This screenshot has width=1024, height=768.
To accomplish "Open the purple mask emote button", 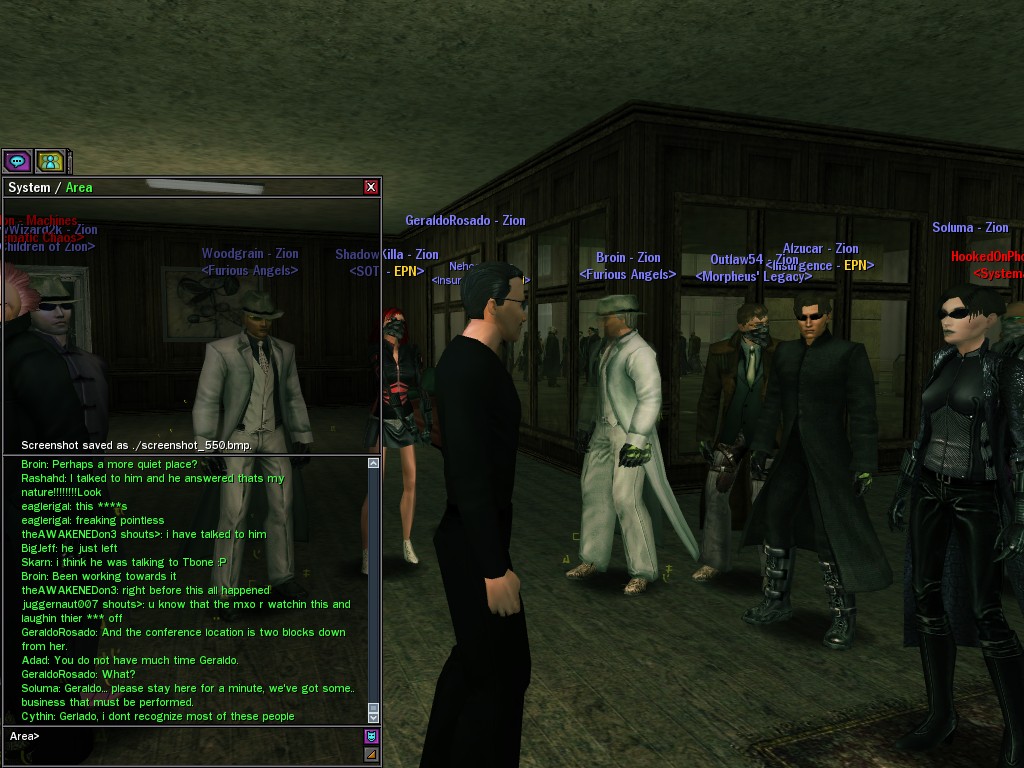I will click(371, 737).
